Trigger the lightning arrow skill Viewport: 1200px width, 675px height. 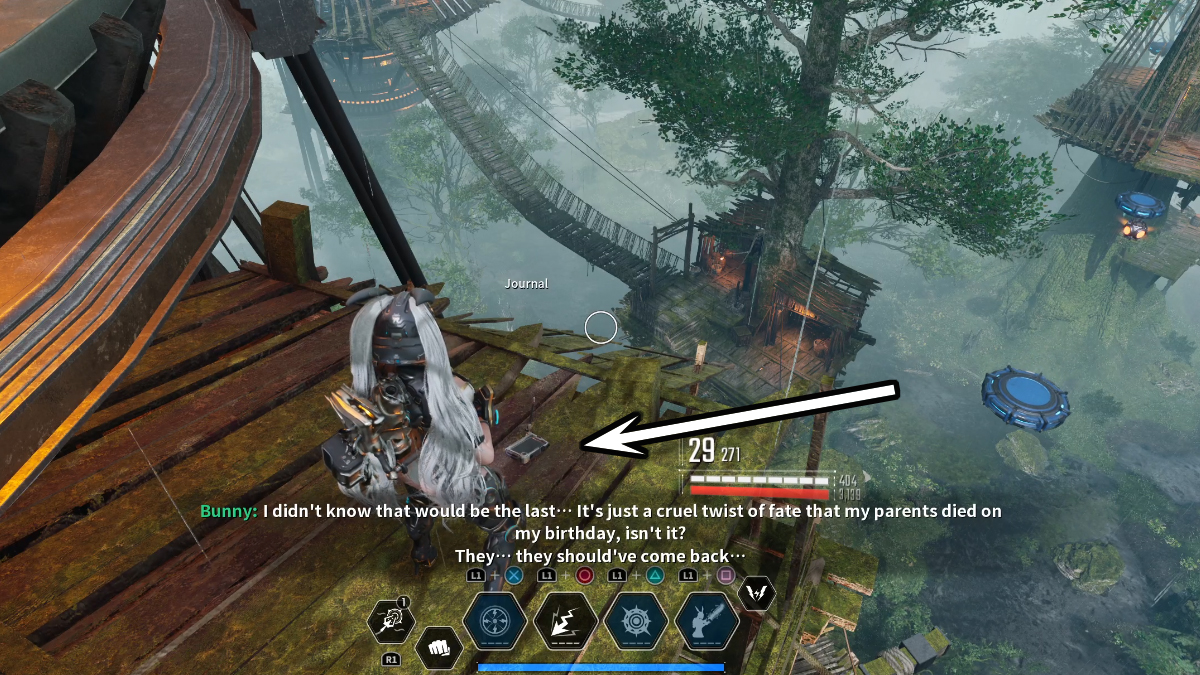[x=566, y=621]
